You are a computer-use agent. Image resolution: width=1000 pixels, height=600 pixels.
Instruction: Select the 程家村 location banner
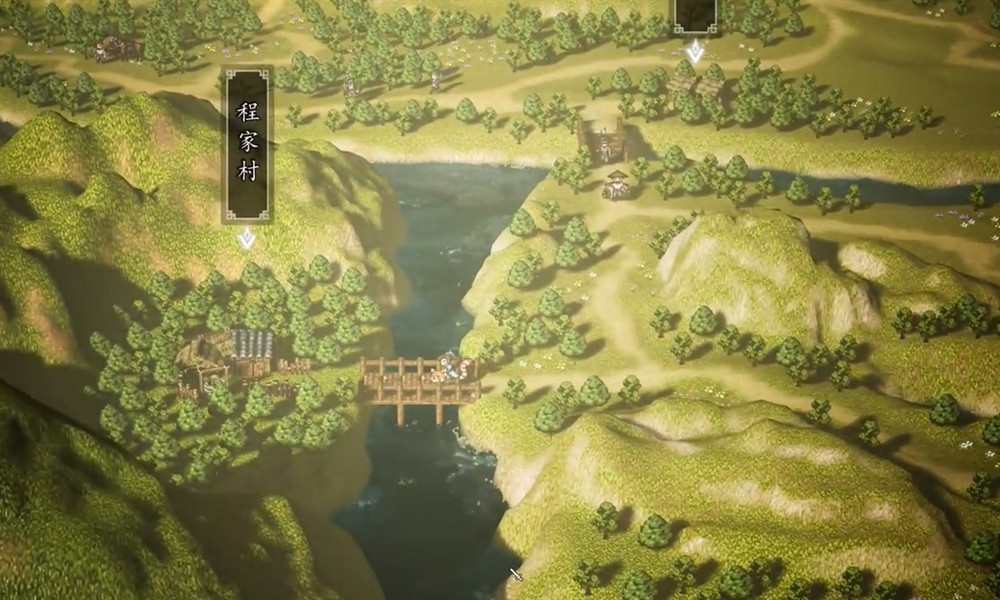pyautogui.click(x=247, y=145)
